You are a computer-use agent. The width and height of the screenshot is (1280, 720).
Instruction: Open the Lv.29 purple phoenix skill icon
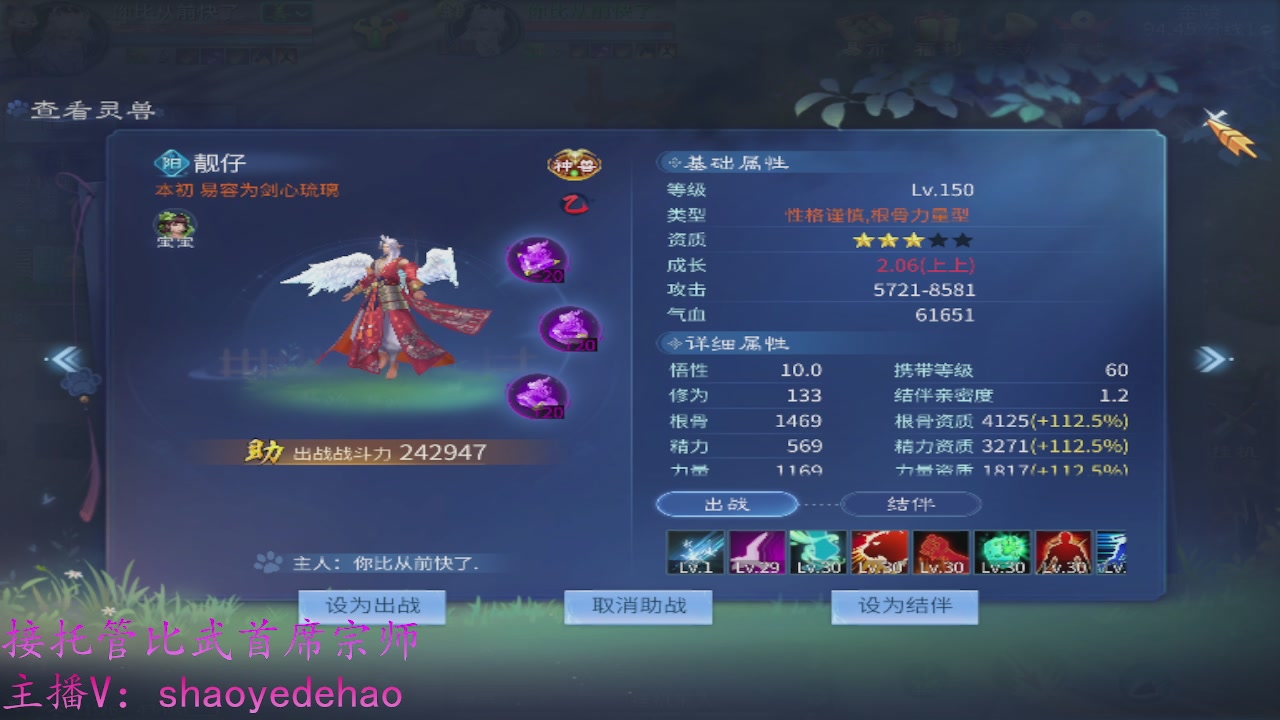point(756,551)
